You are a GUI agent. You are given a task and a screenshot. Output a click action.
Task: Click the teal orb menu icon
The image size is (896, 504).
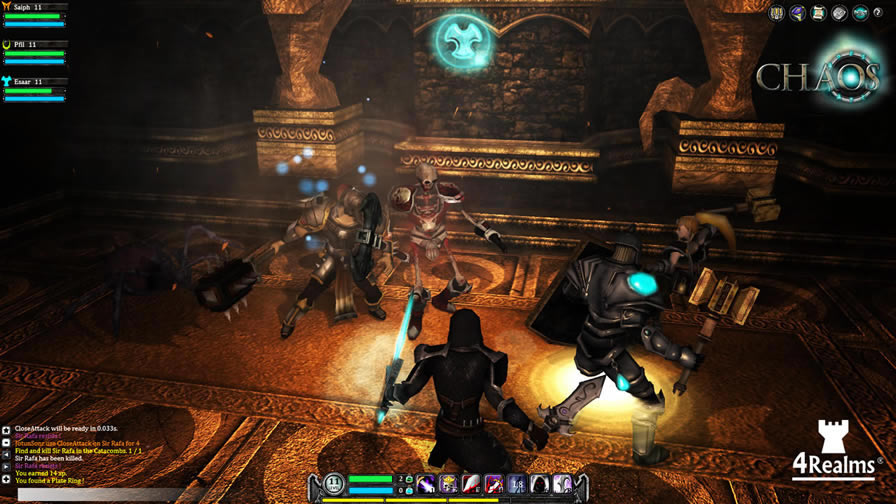860,13
